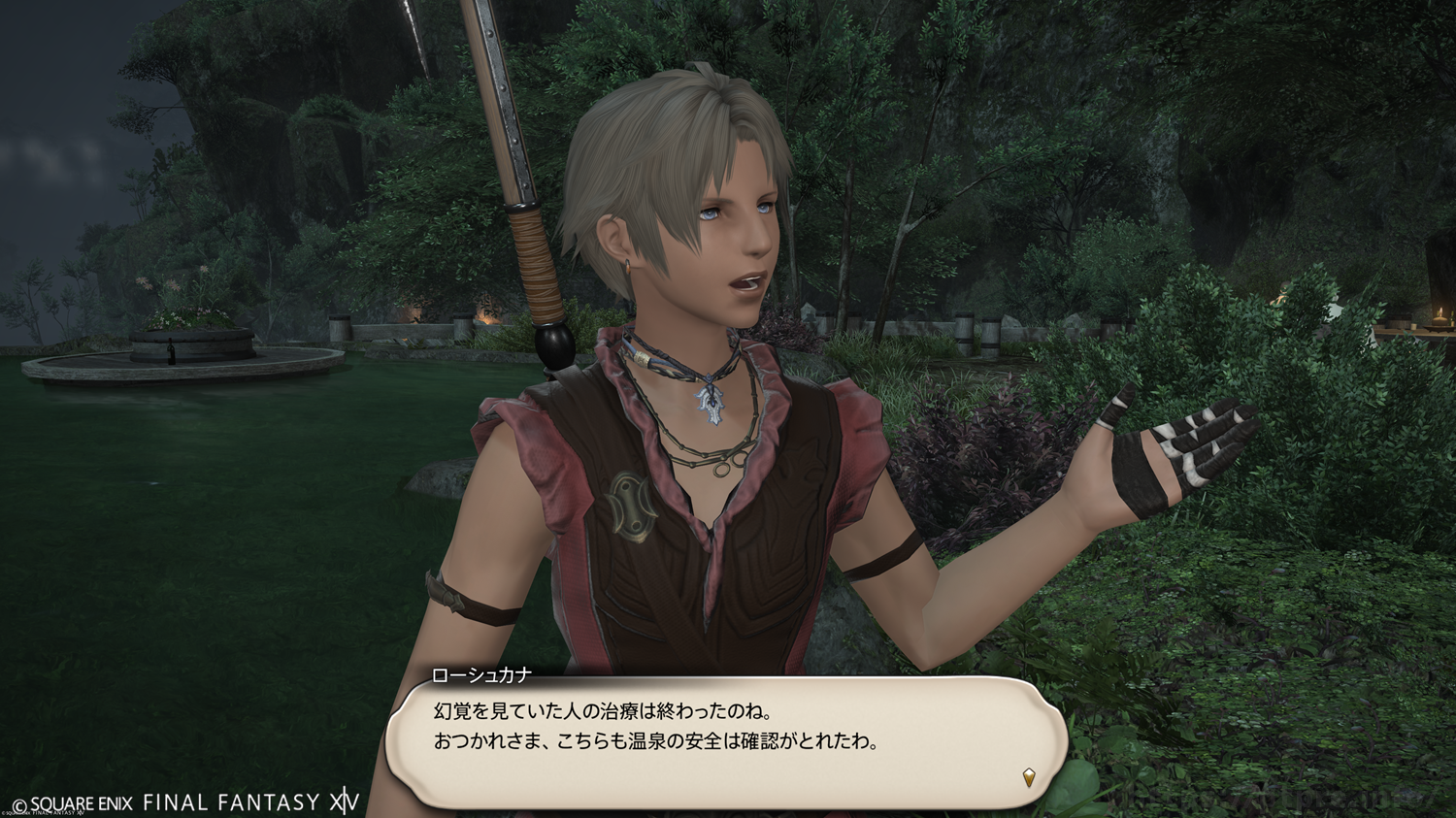
Task: Click Roshukana's dialogue box to continue
Action: point(726,740)
